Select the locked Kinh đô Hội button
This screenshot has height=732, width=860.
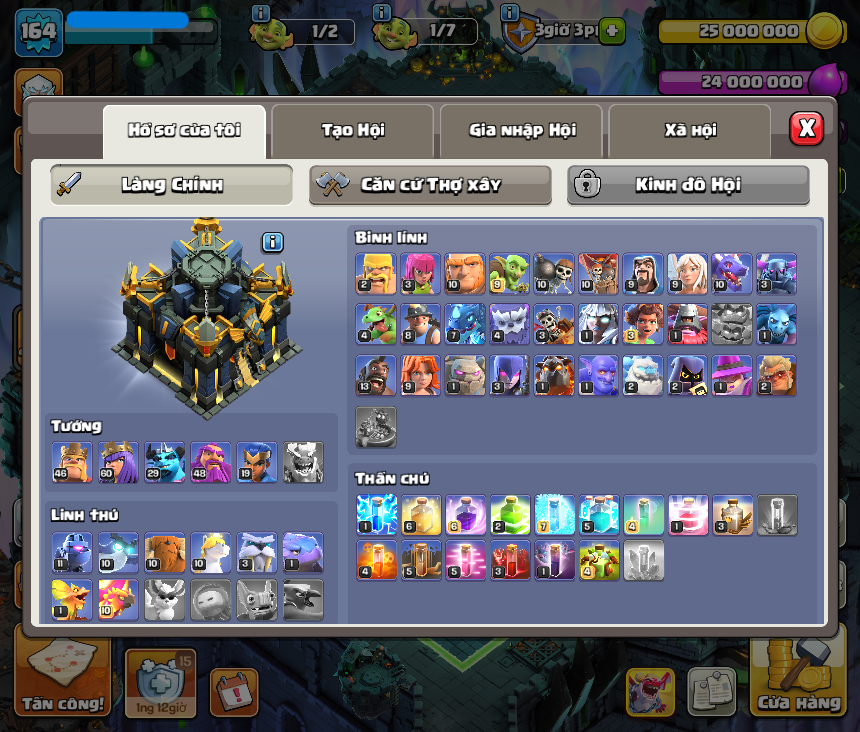point(688,185)
